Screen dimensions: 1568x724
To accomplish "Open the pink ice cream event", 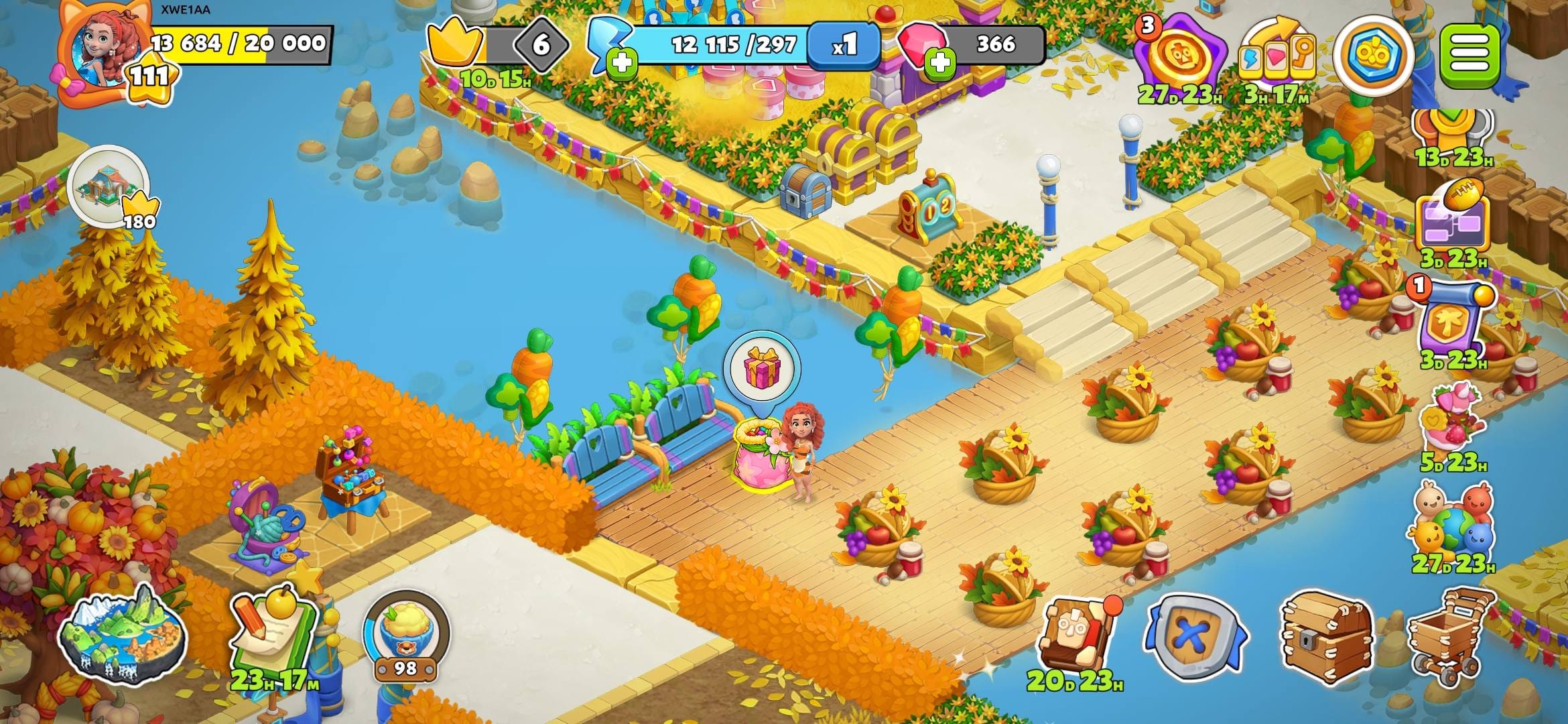I will click(x=1451, y=419).
